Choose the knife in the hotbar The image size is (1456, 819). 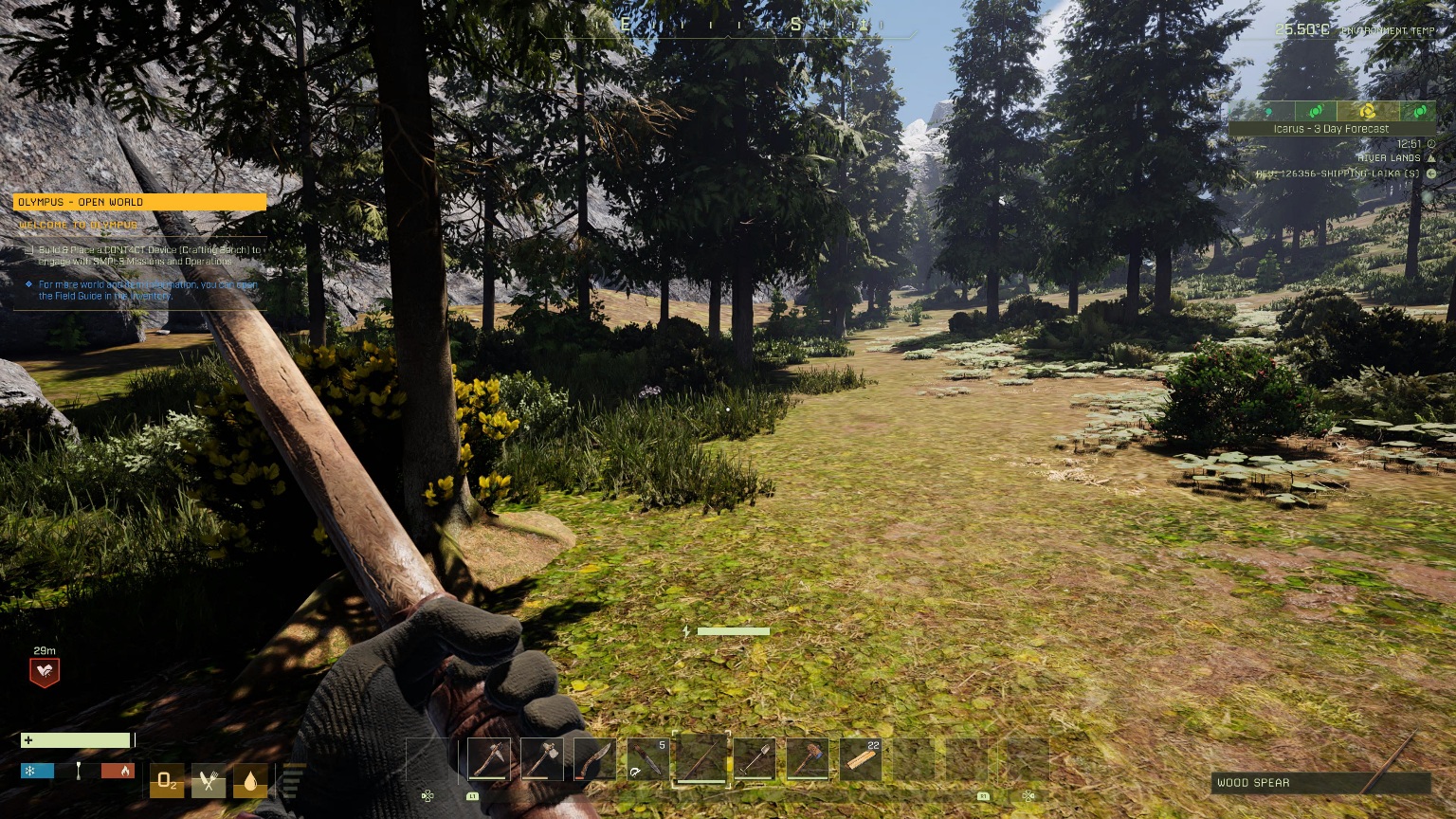[595, 759]
